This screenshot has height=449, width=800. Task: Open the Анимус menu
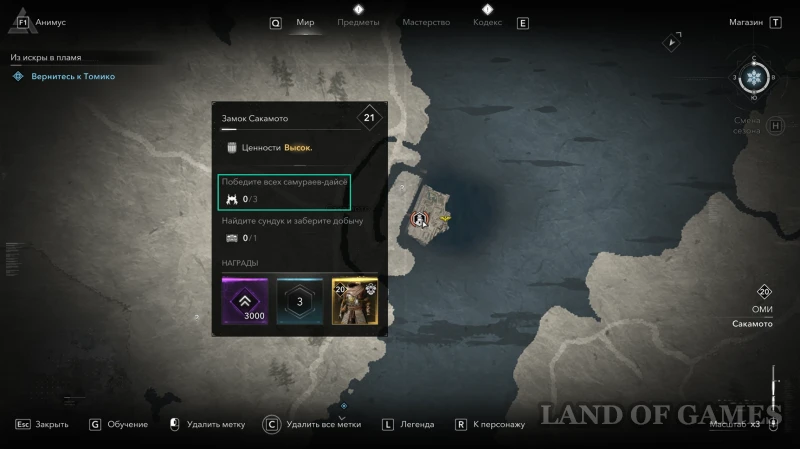(x=49, y=22)
